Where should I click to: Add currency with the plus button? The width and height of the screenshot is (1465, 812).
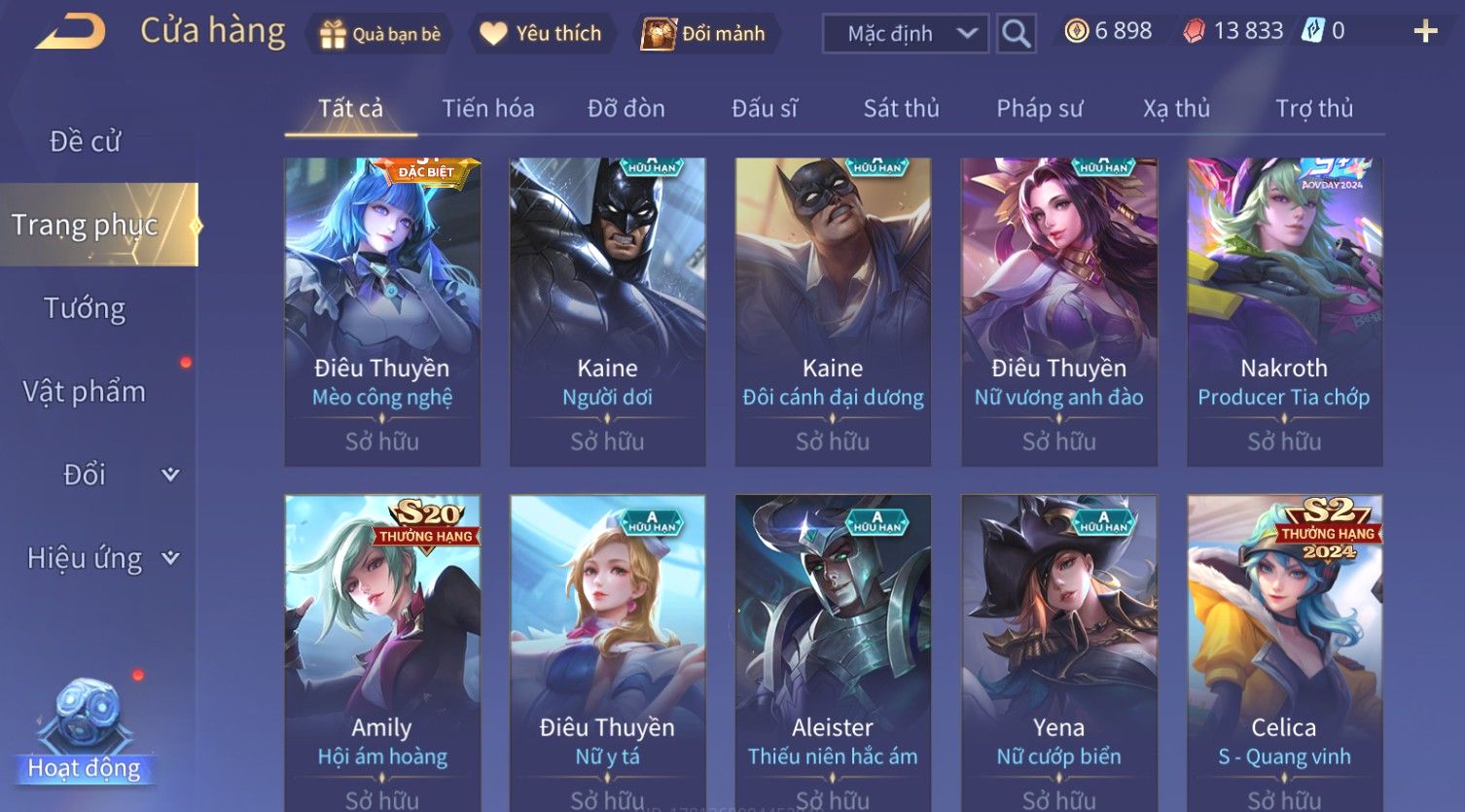[x=1425, y=32]
